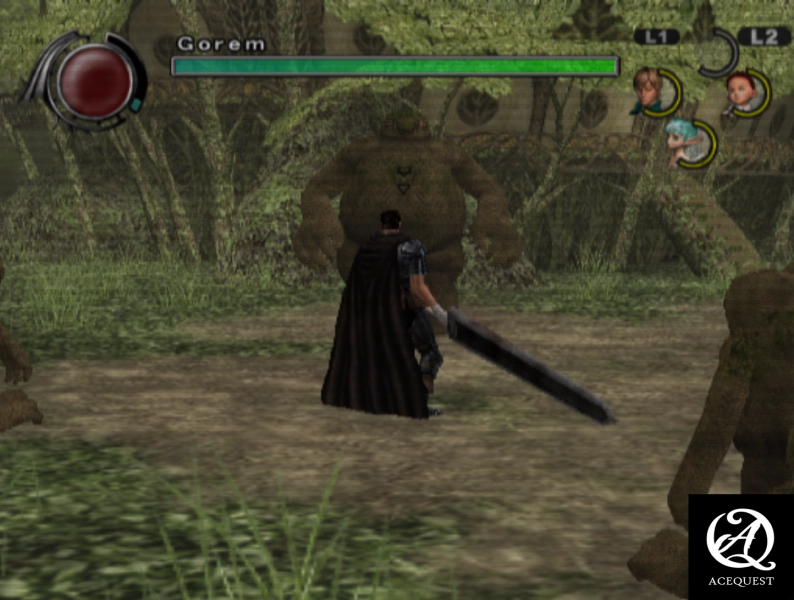Screen dimensions: 794x600
Task: Select the red-haired companion portrait
Action: coord(744,92)
